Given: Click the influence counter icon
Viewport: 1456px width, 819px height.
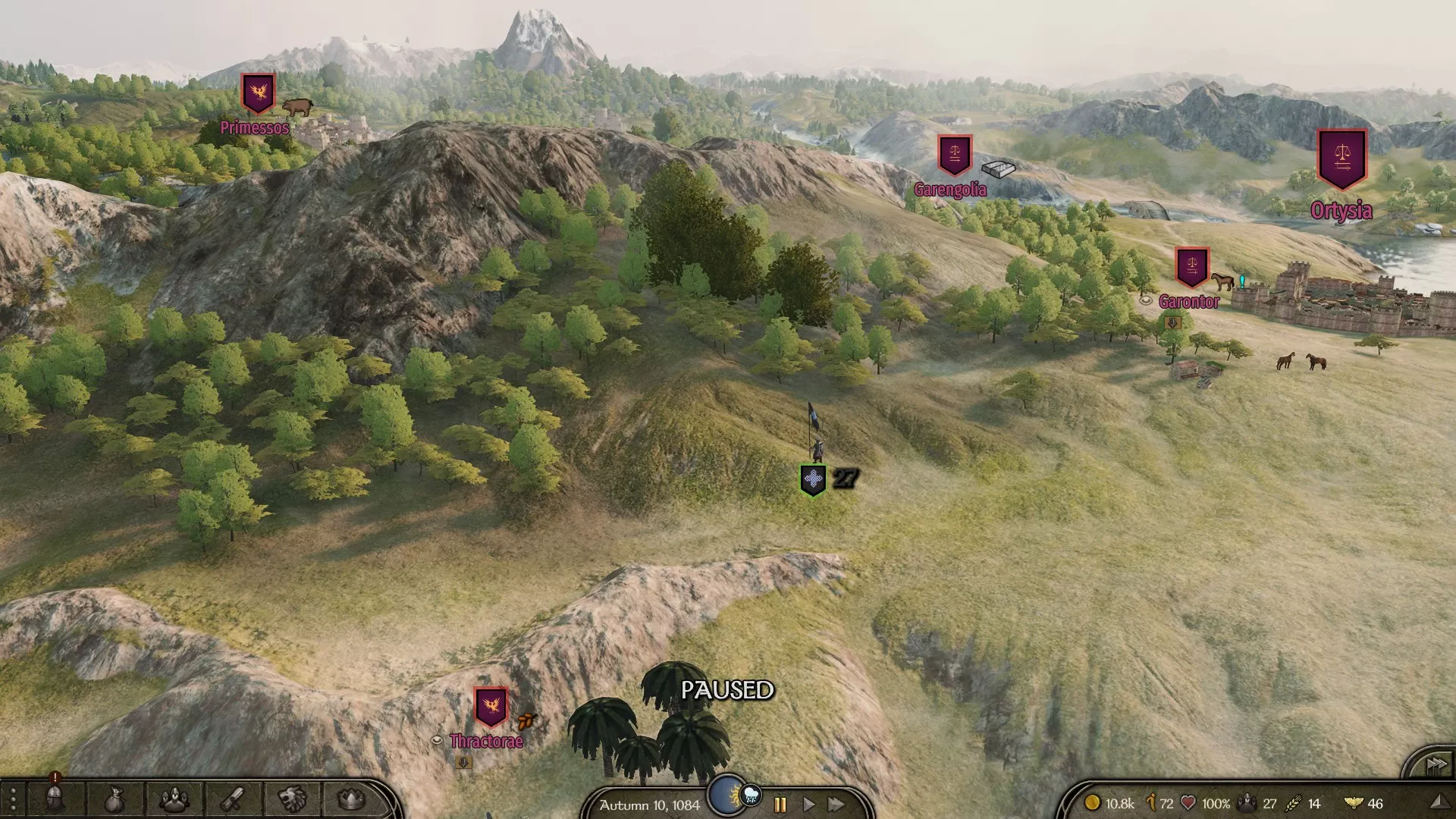Looking at the screenshot, I should pos(1151,800).
